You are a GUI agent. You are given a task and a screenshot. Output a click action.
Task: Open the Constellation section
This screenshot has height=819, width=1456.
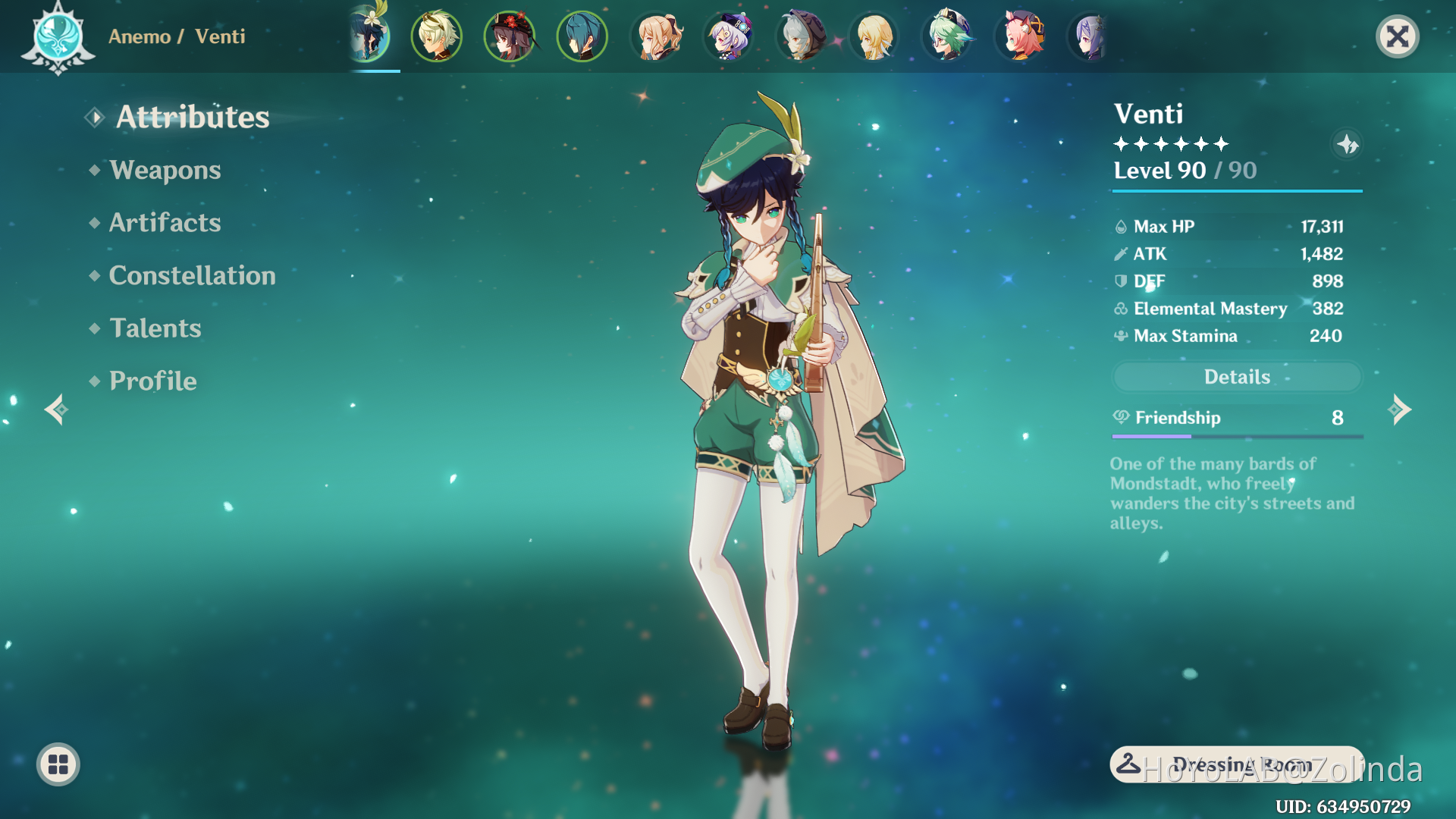[x=193, y=275]
